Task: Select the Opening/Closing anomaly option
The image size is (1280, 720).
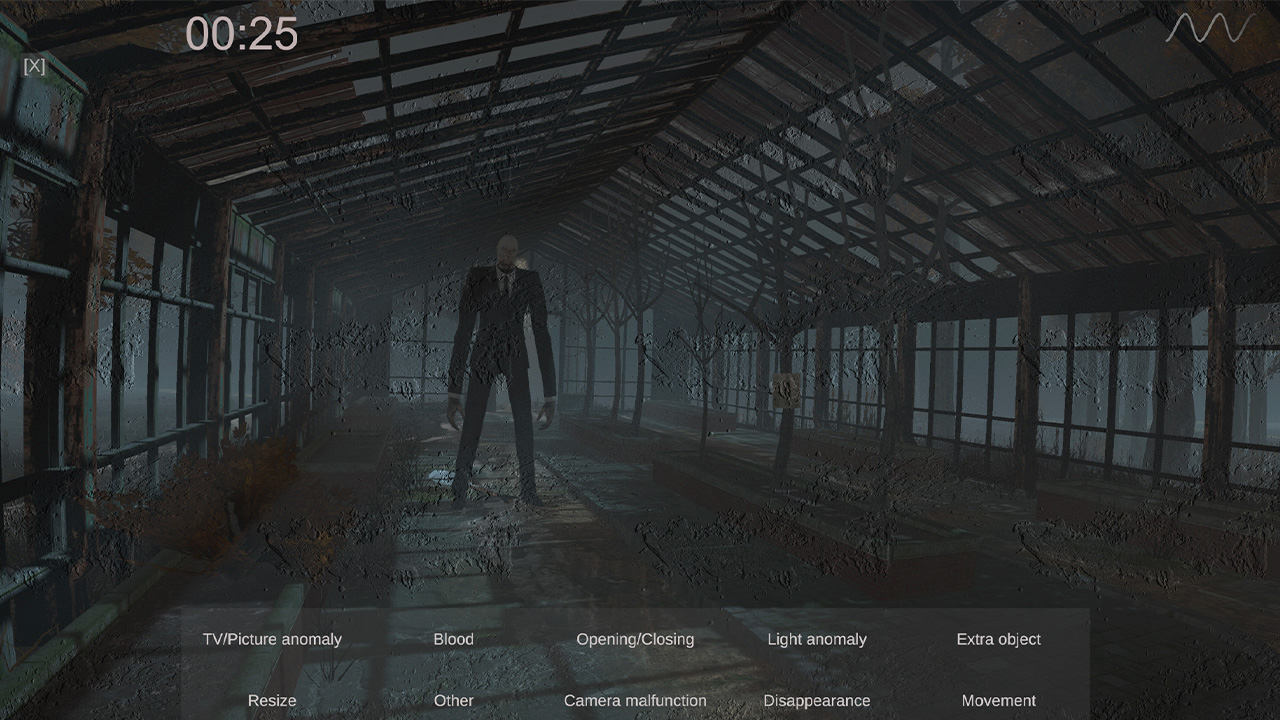Action: click(635, 639)
